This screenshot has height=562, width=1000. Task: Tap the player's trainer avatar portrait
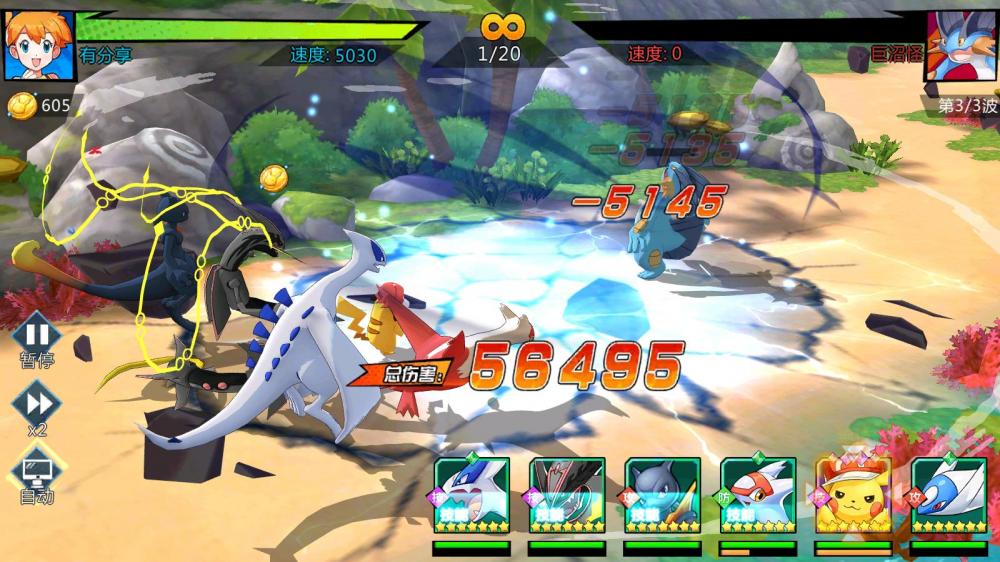click(x=39, y=45)
